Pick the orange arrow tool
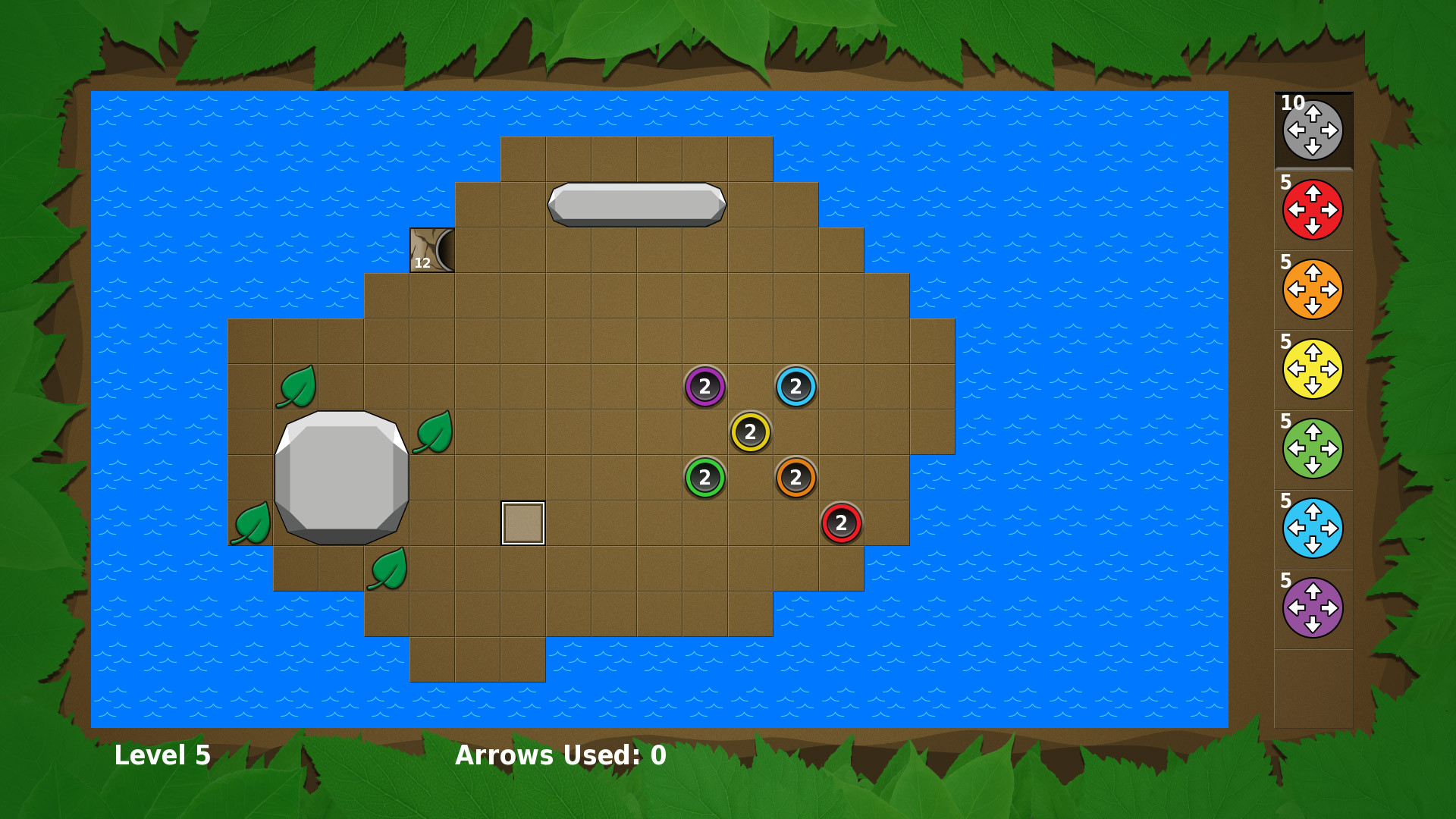Viewport: 1456px width, 819px height. (x=1313, y=289)
